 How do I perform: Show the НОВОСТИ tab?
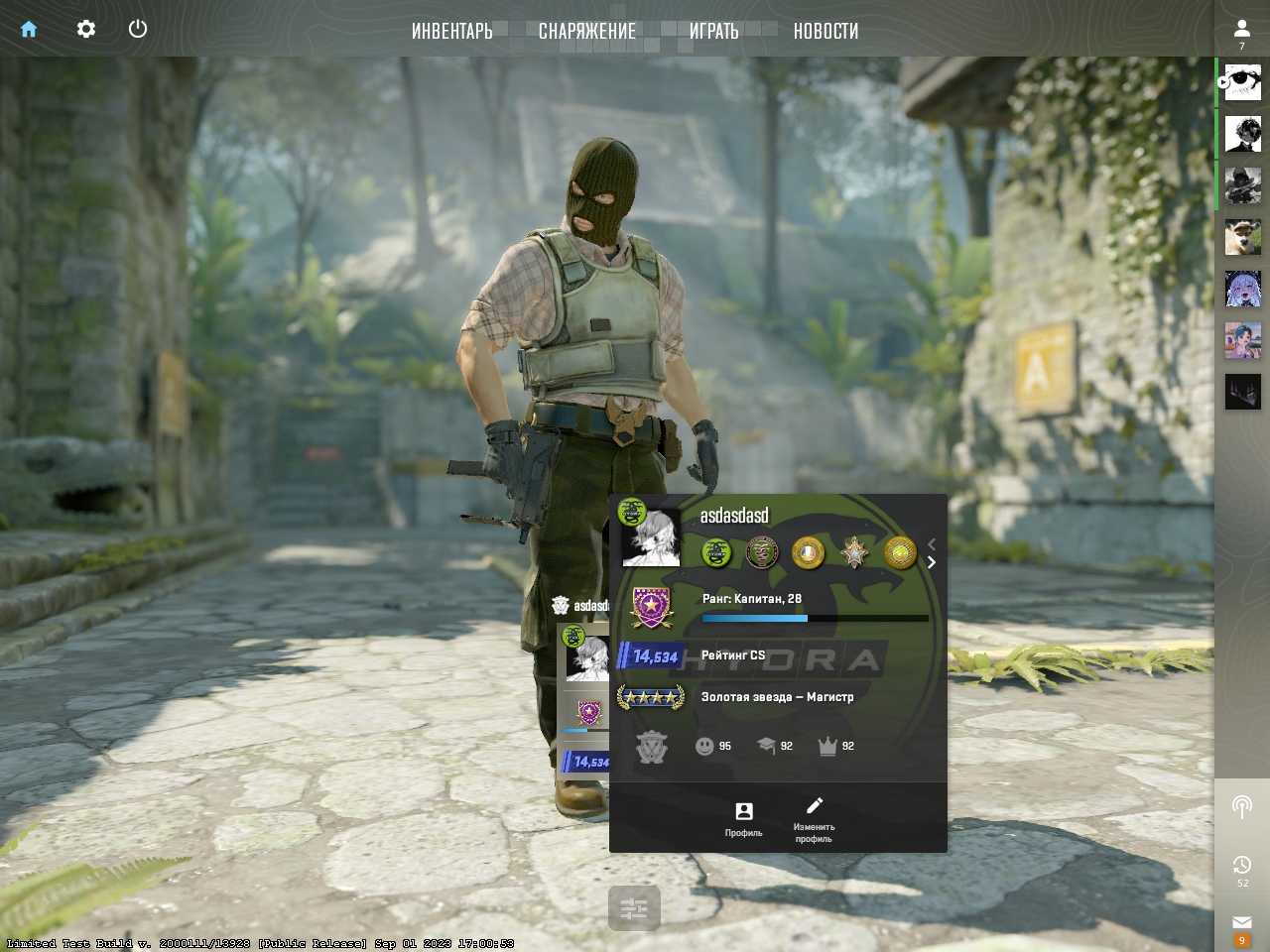(825, 31)
